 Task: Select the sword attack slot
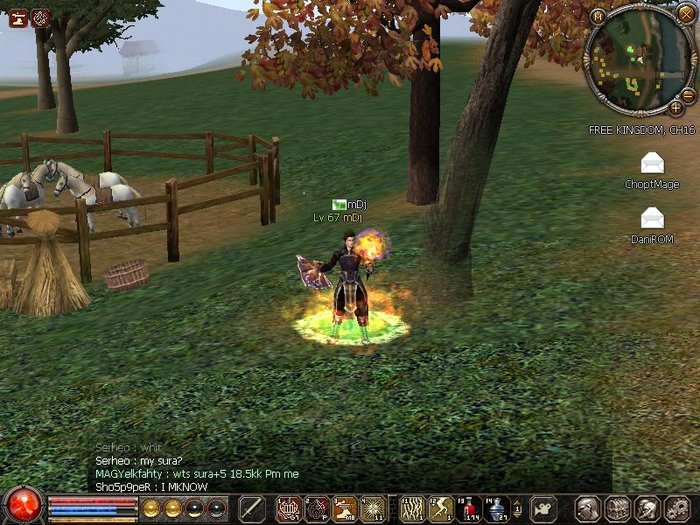252,509
